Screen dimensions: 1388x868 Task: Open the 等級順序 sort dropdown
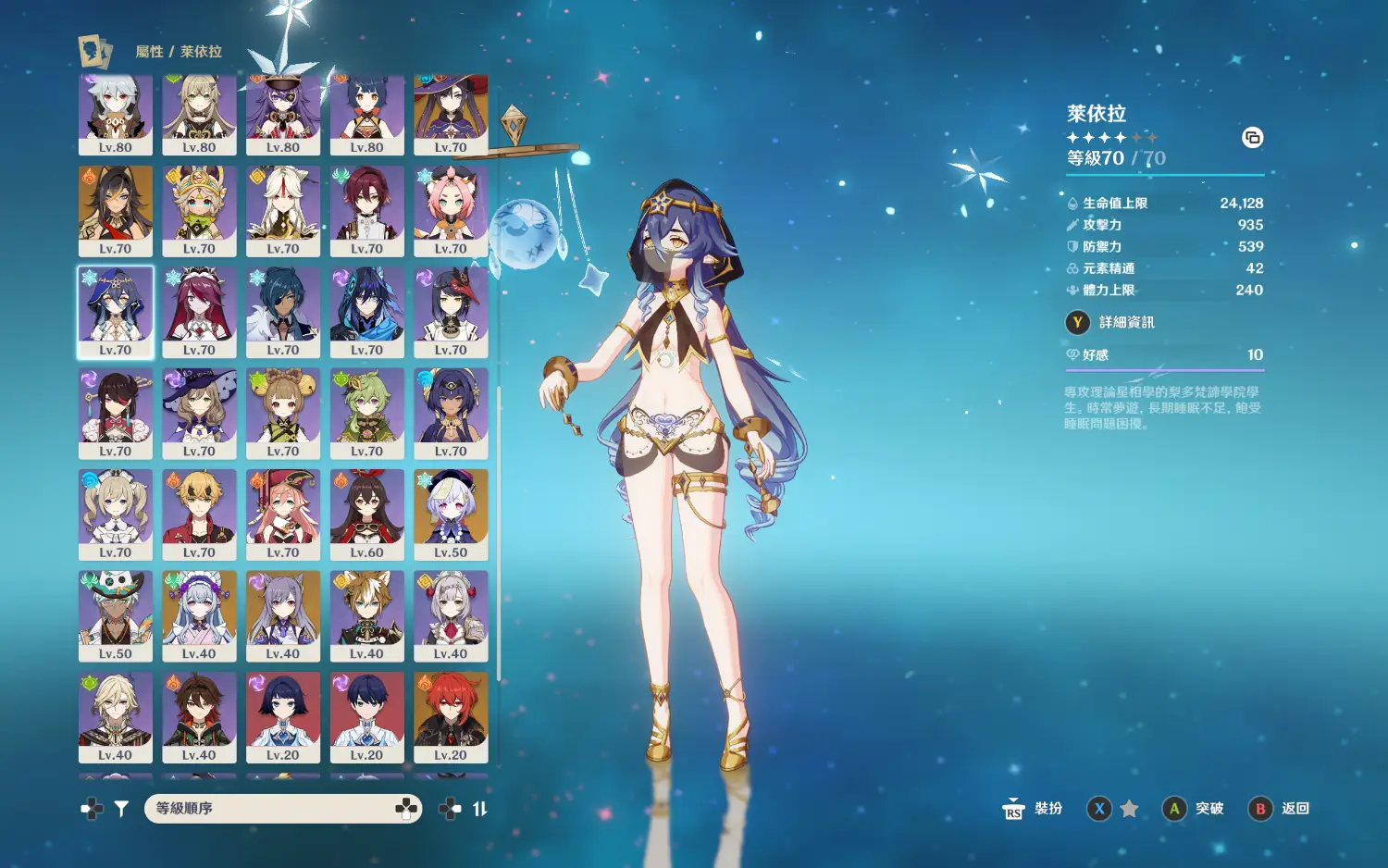click(283, 809)
